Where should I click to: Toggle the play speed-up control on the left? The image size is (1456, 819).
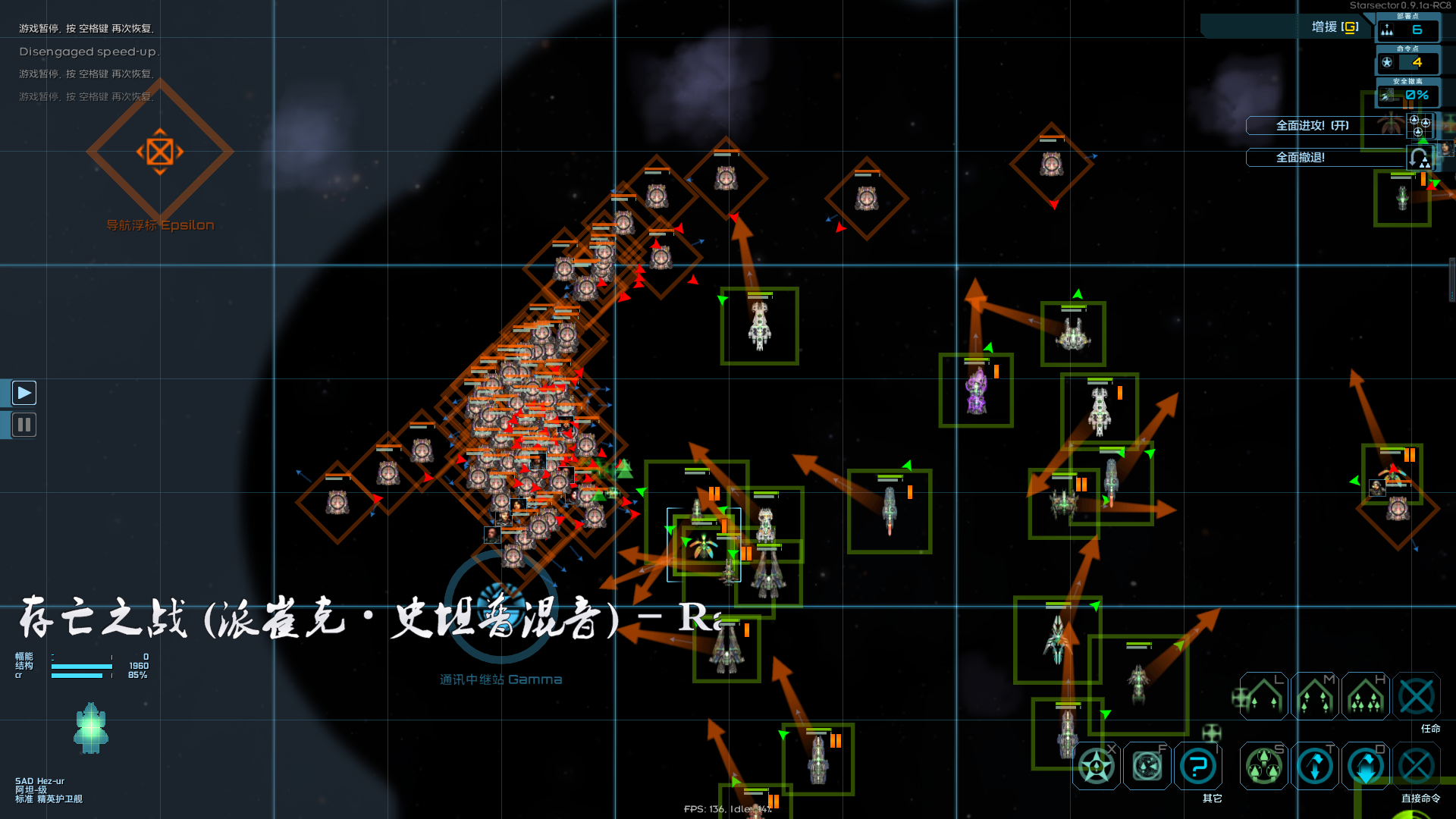coord(24,392)
